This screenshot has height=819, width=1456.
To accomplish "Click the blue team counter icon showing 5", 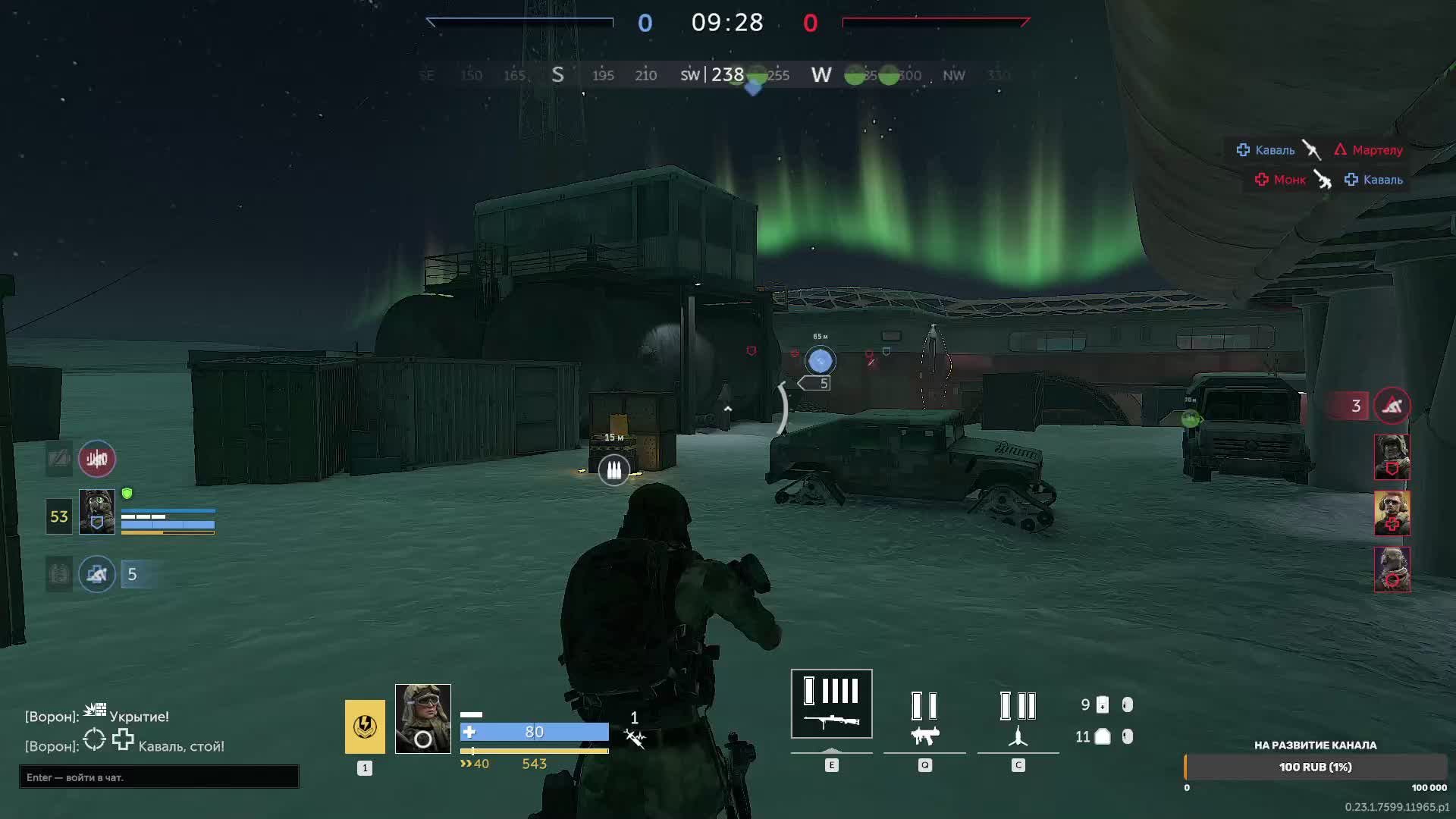I will pyautogui.click(x=97, y=574).
